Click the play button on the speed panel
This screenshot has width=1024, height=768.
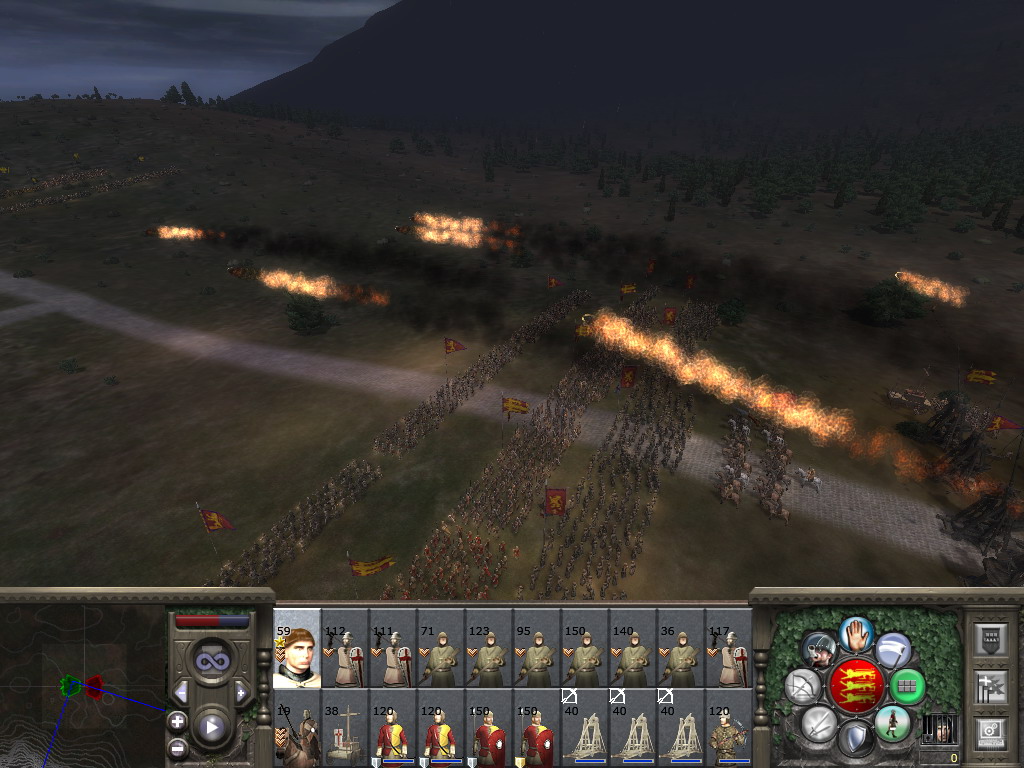pos(211,727)
